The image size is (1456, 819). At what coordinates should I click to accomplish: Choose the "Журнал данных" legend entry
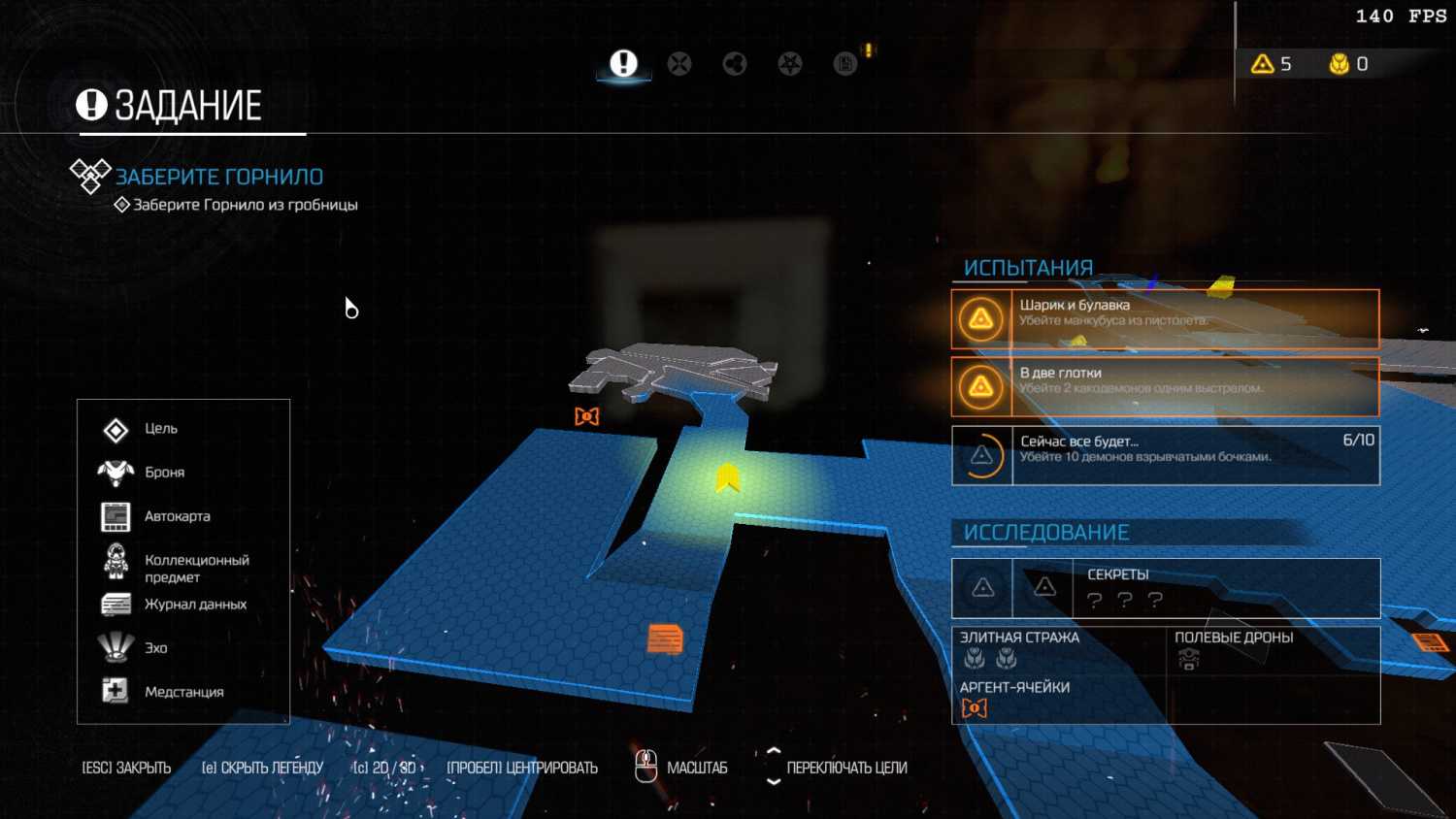195,605
